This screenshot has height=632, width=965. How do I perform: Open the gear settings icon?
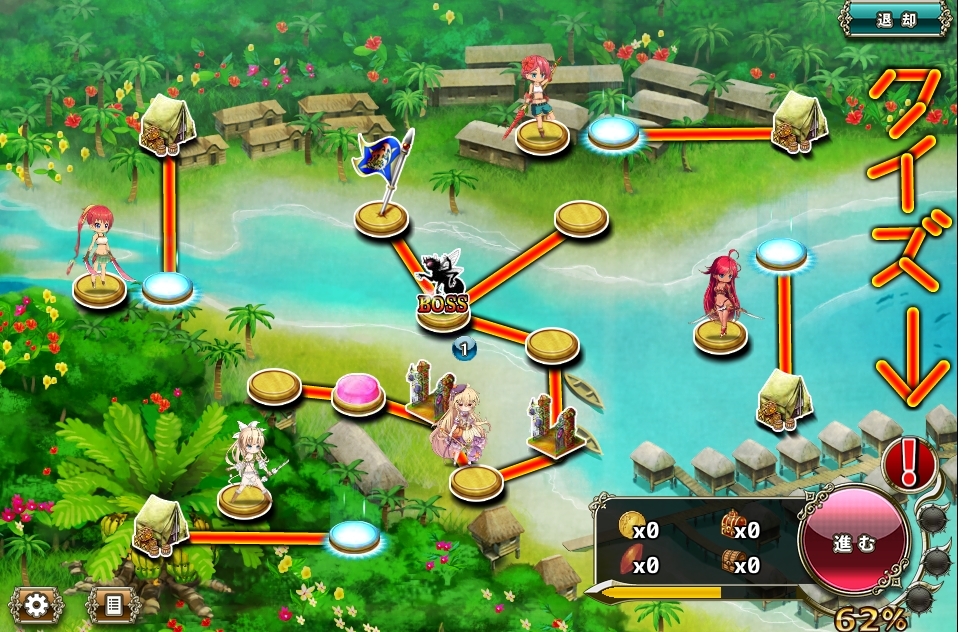tap(37, 605)
